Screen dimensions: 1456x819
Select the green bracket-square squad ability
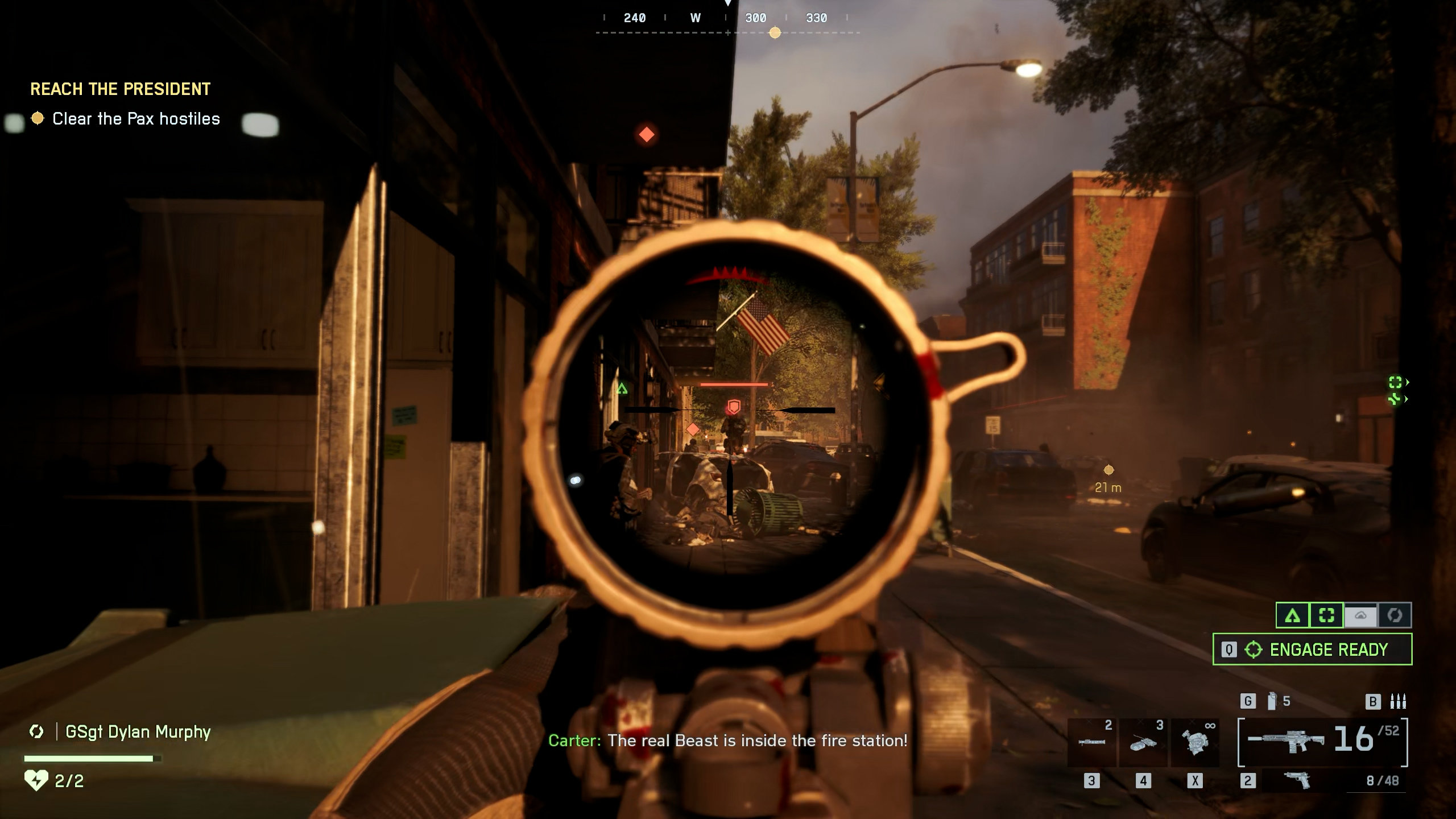click(1326, 615)
